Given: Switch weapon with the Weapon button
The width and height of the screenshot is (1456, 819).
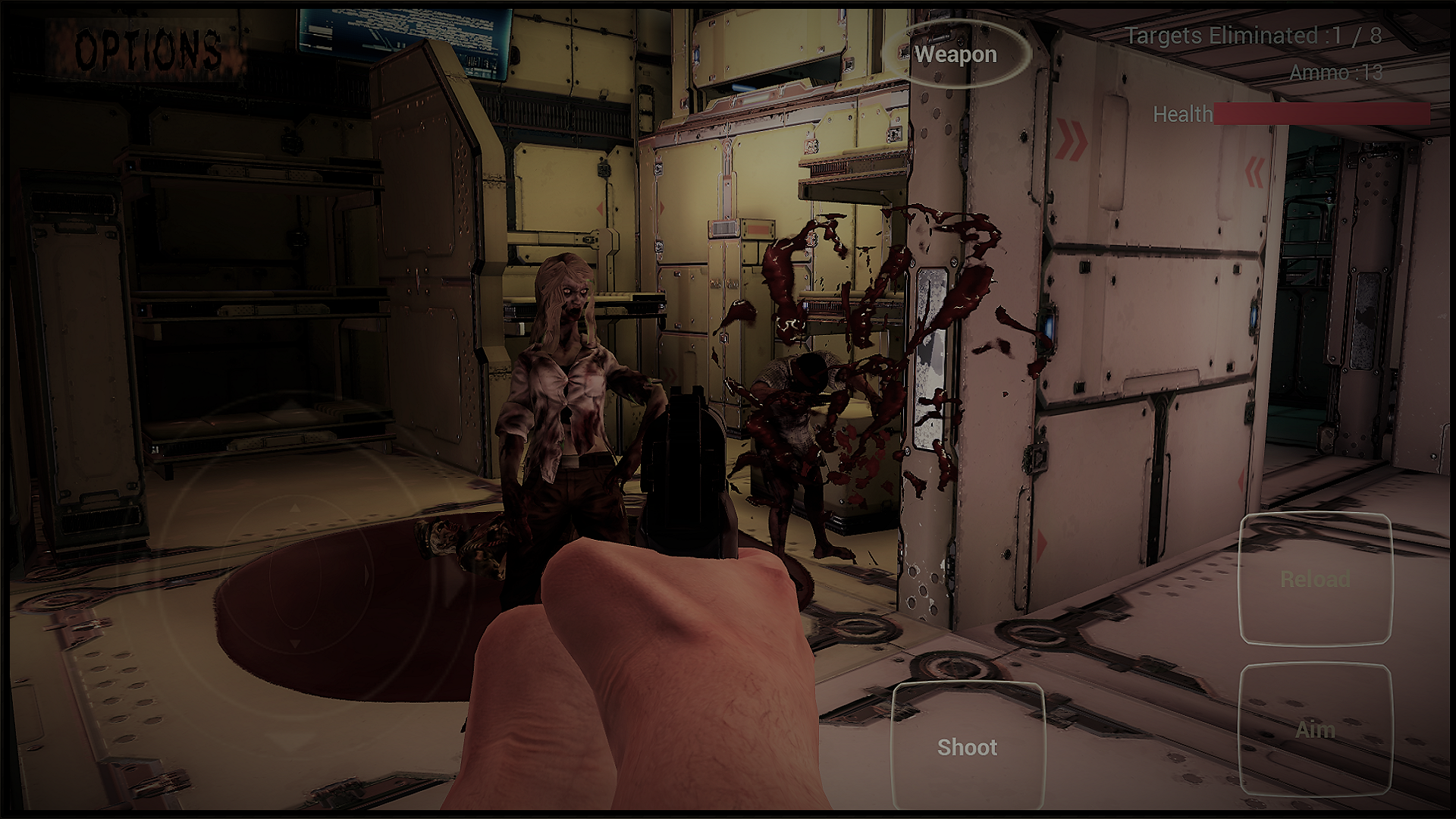Looking at the screenshot, I should (x=955, y=55).
